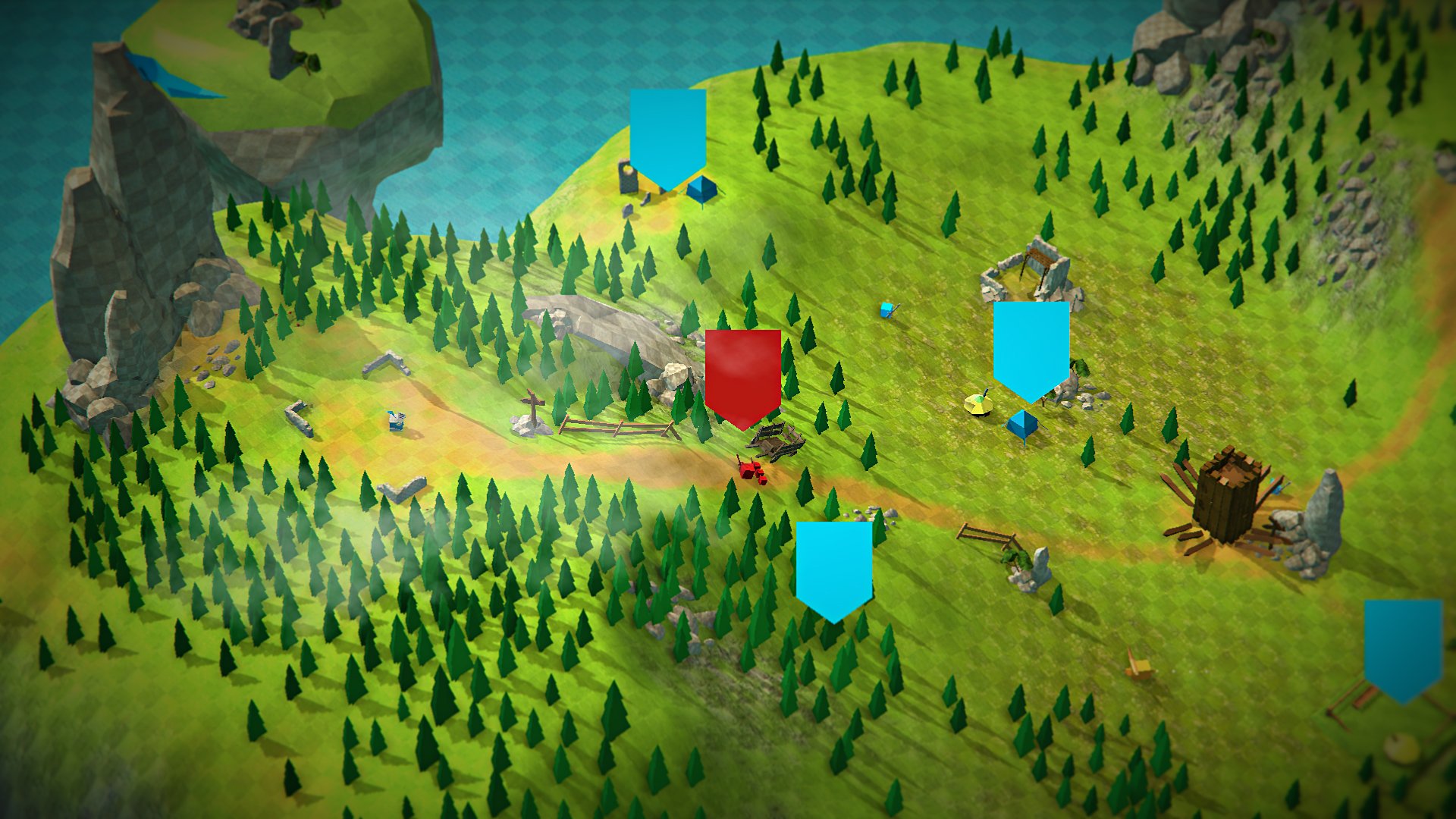Select the yellow dome tent with antenna
This screenshot has width=1456, height=819.
click(x=977, y=402)
